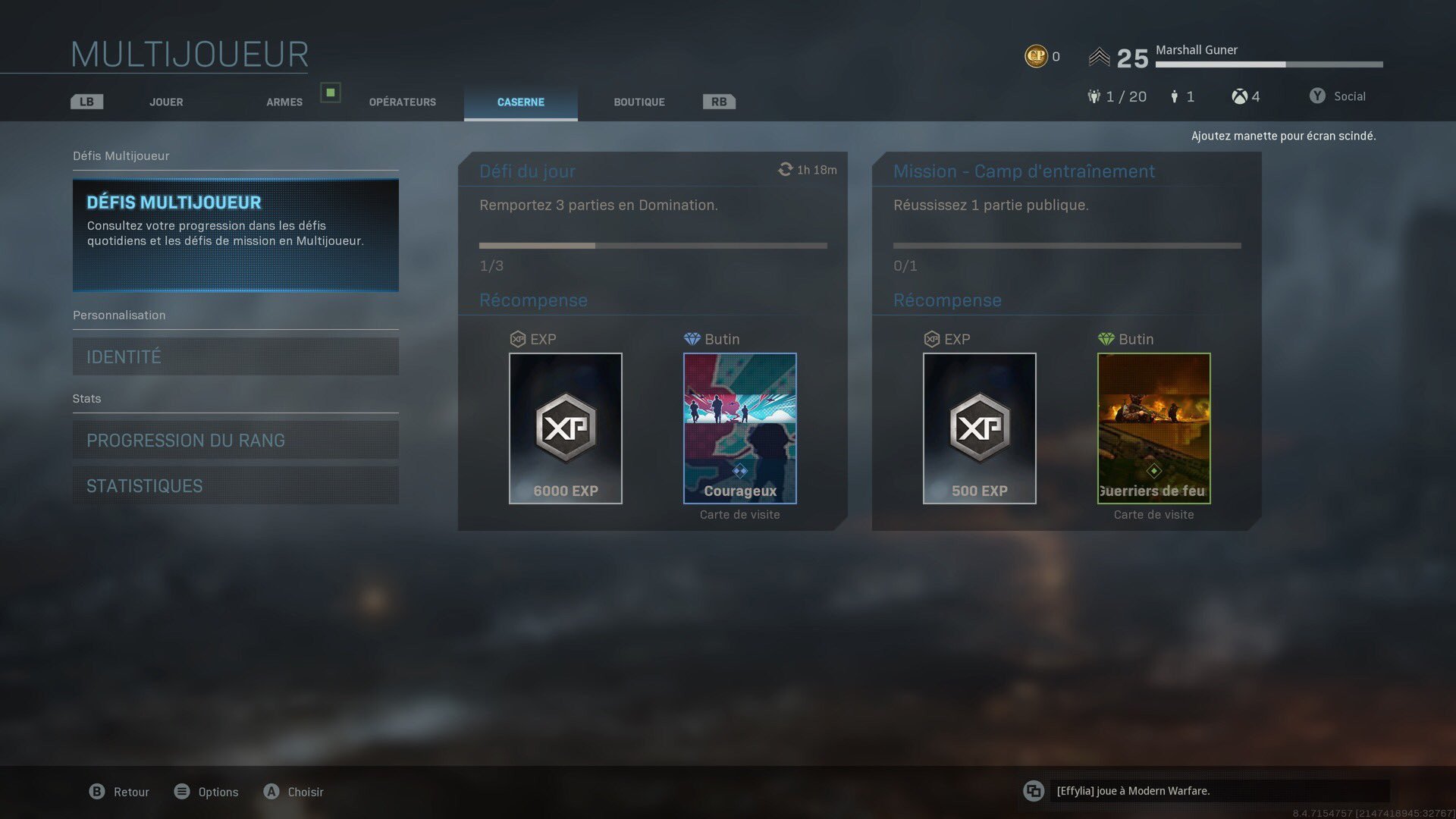The width and height of the screenshot is (1456, 819).
Task: Click the trophies 1/20 icon
Action: (x=1094, y=96)
